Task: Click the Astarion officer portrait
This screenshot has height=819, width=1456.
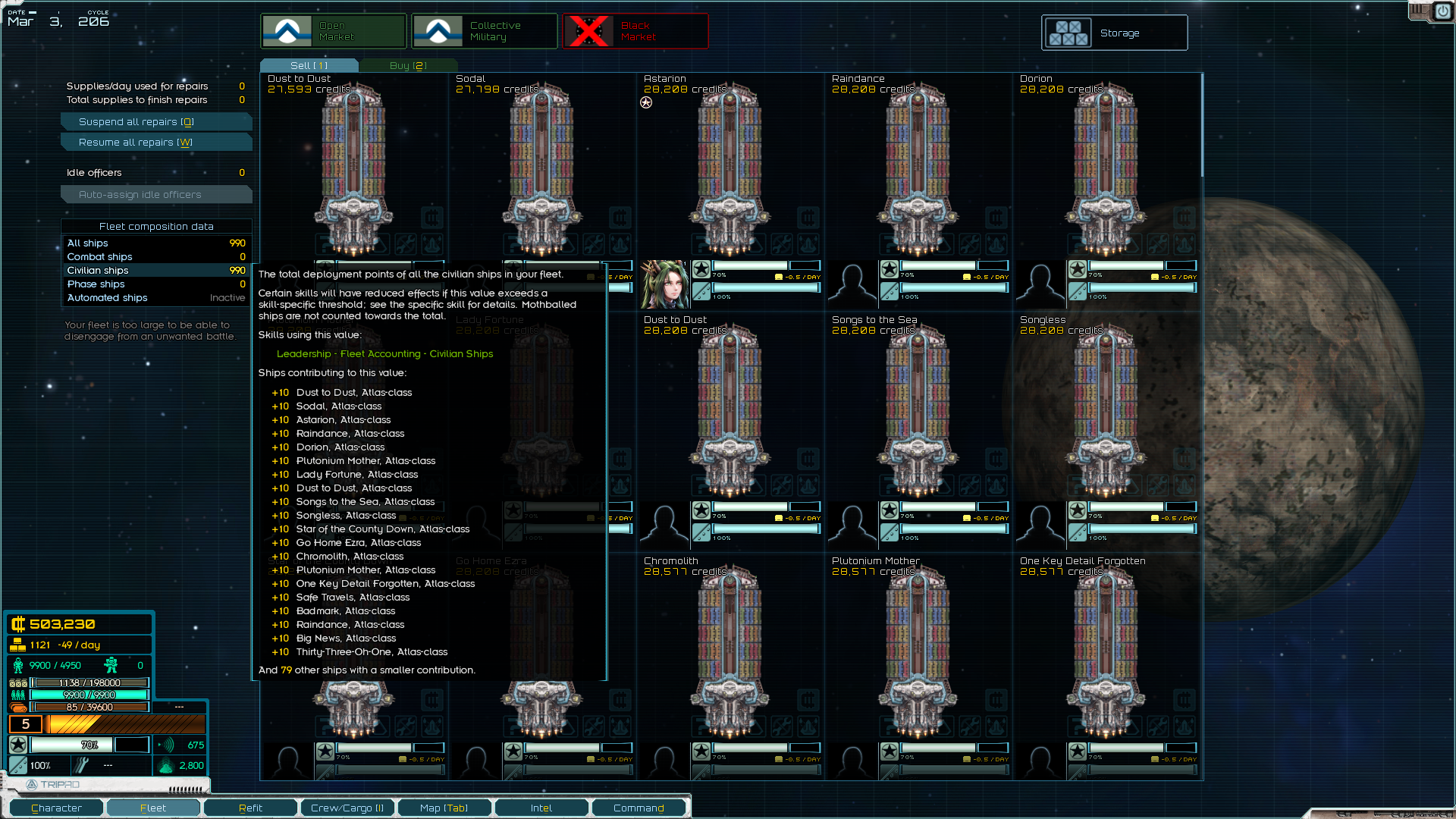Action: [x=665, y=284]
